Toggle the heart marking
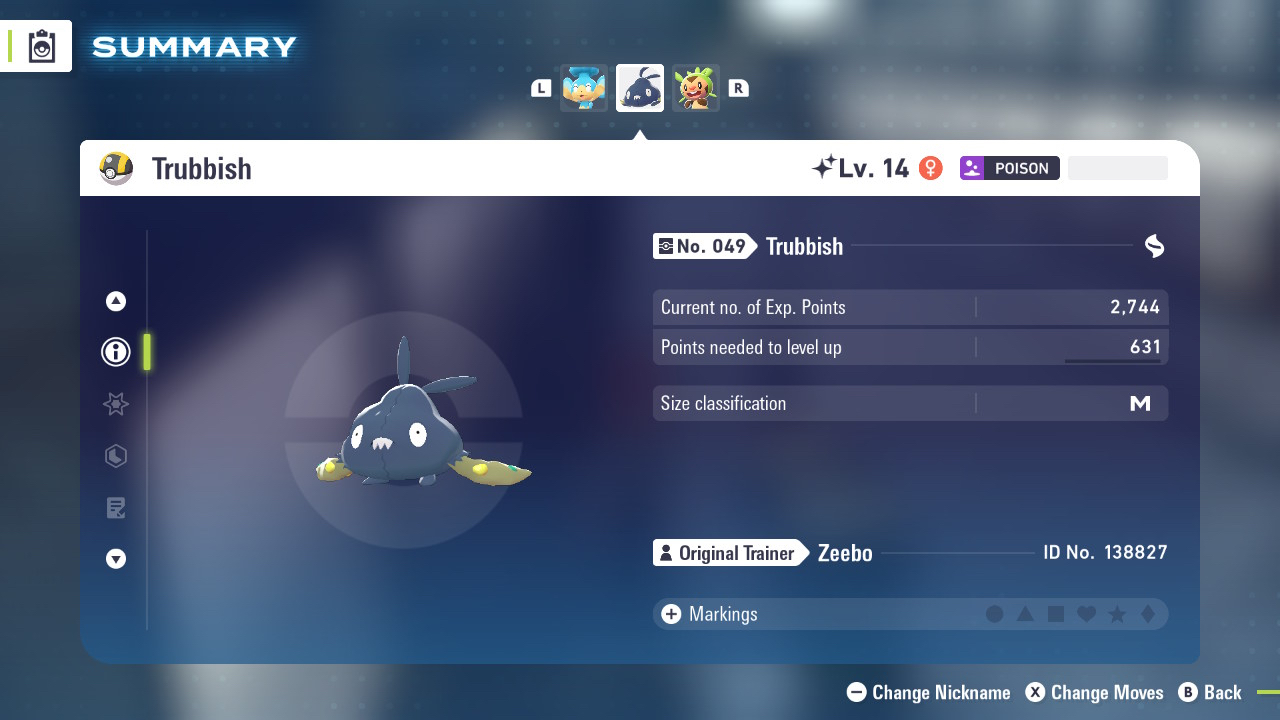1280x720 pixels. (x=1087, y=614)
